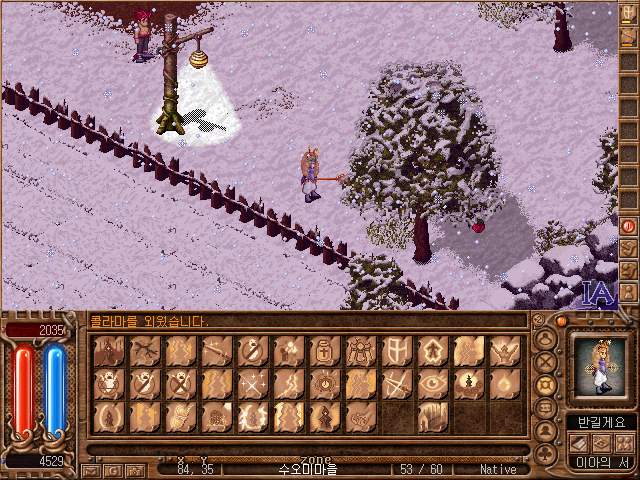
Task: Click the crossed swords round button
Action: pos(546,362)
